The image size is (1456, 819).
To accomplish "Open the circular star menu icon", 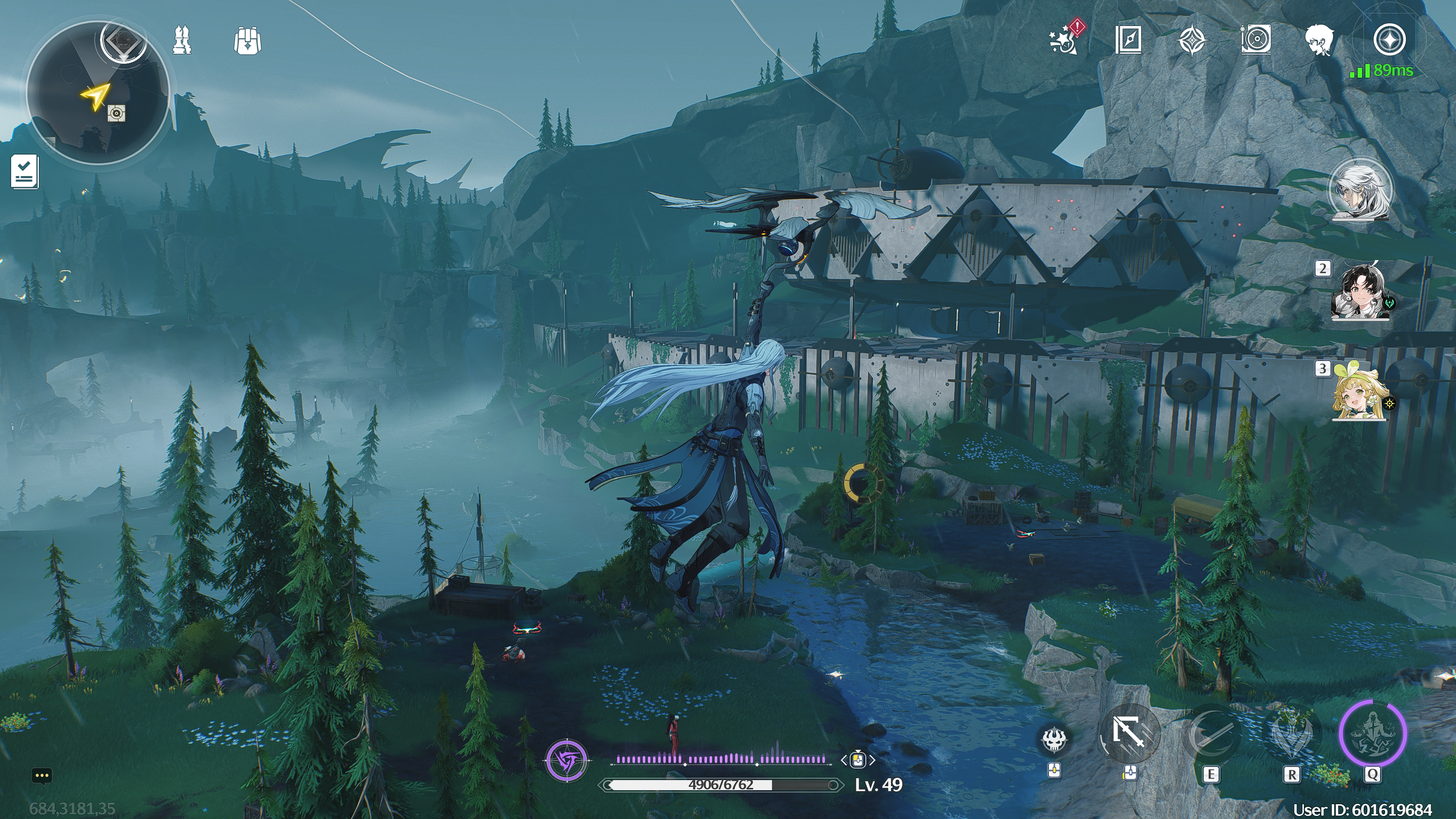I will coord(1389,40).
